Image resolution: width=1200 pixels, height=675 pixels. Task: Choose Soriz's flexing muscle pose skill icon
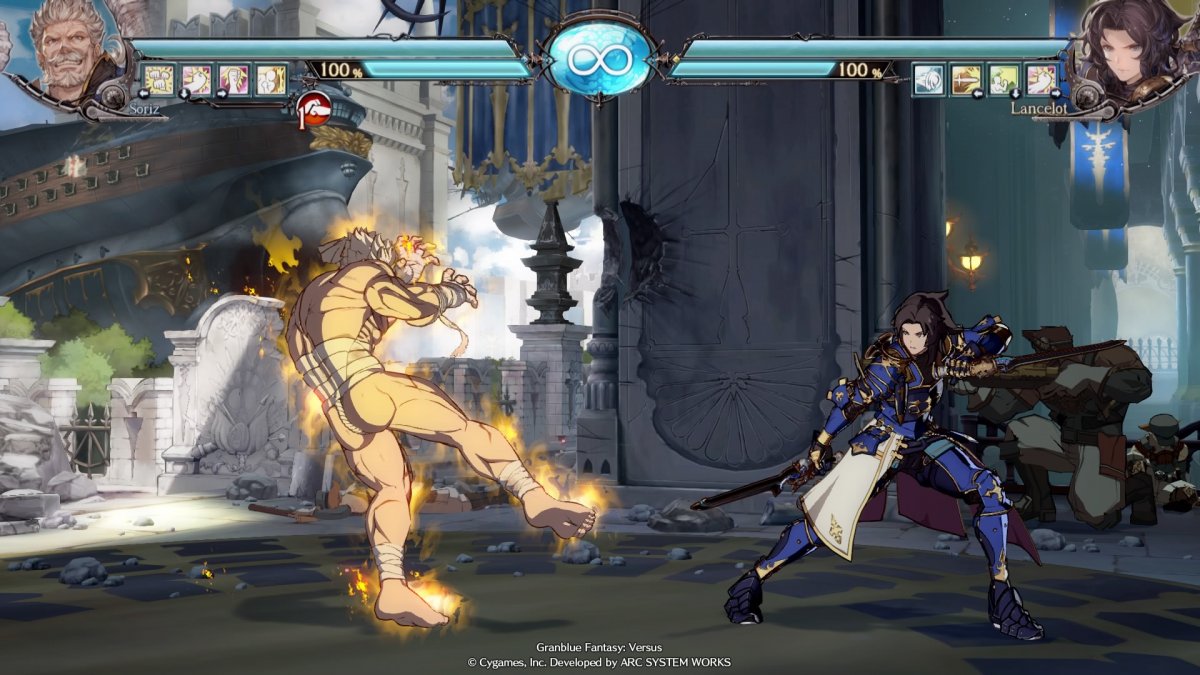pyautogui.click(x=233, y=79)
